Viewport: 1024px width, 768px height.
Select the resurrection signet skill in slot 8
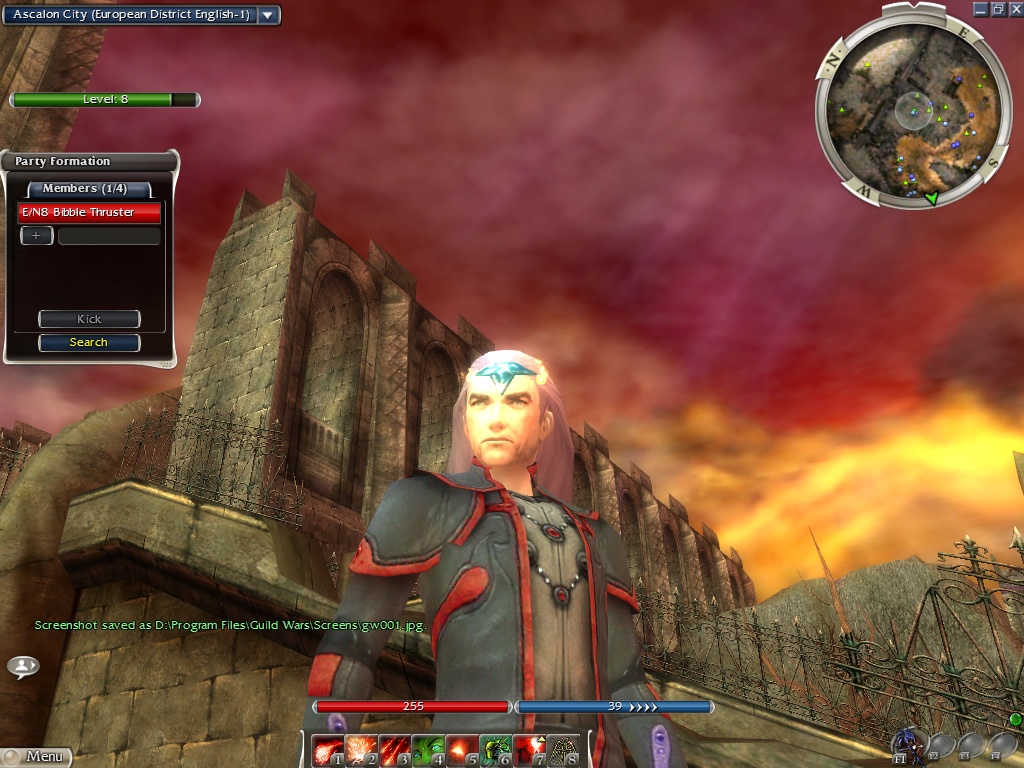[x=563, y=750]
